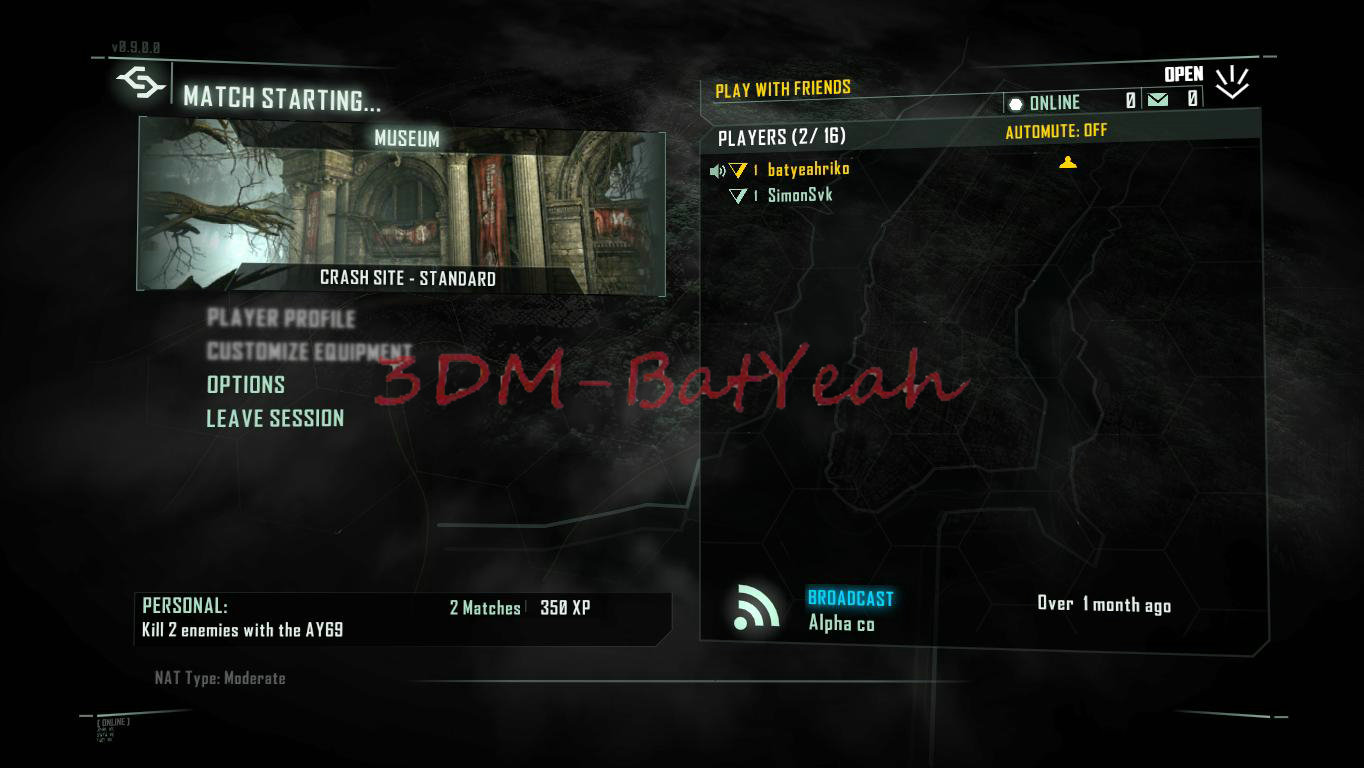The height and width of the screenshot is (768, 1364).
Task: Click the Museum map preview image
Action: [x=404, y=205]
